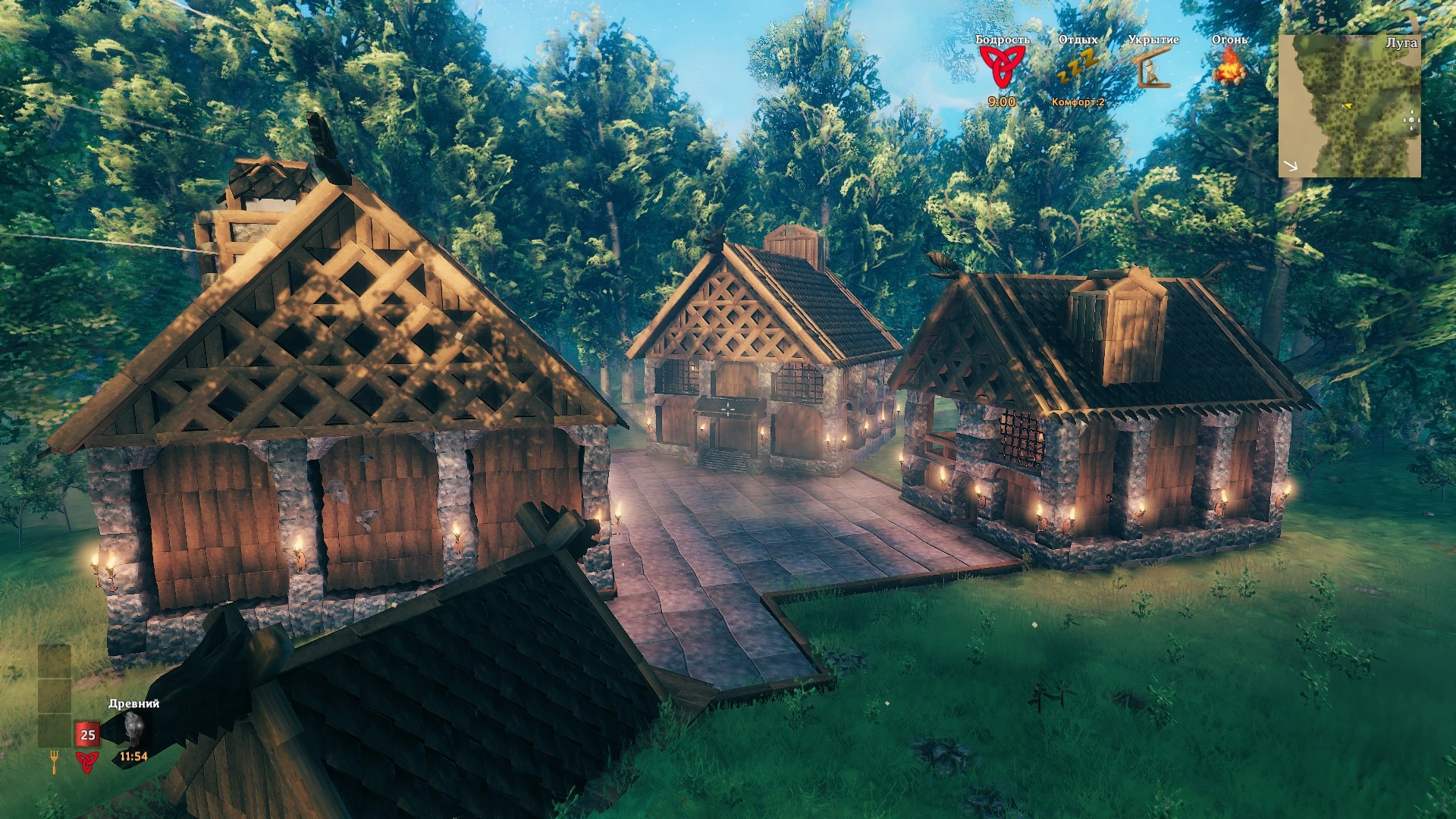The width and height of the screenshot is (1456, 819).
Task: Click the red shield block icon showing 25
Action: pyautogui.click(x=87, y=734)
